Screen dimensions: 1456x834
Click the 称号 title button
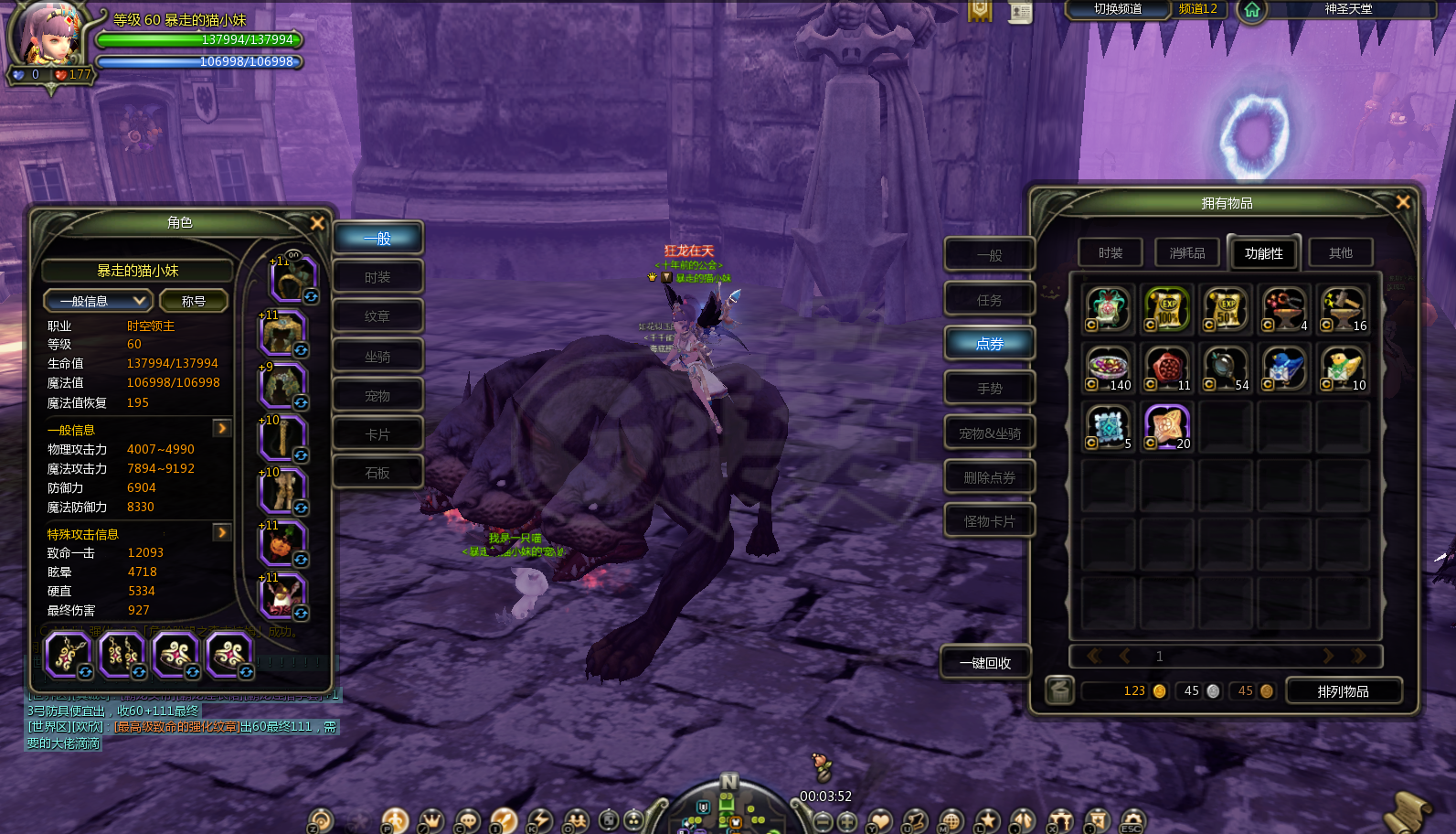pyautogui.click(x=194, y=301)
